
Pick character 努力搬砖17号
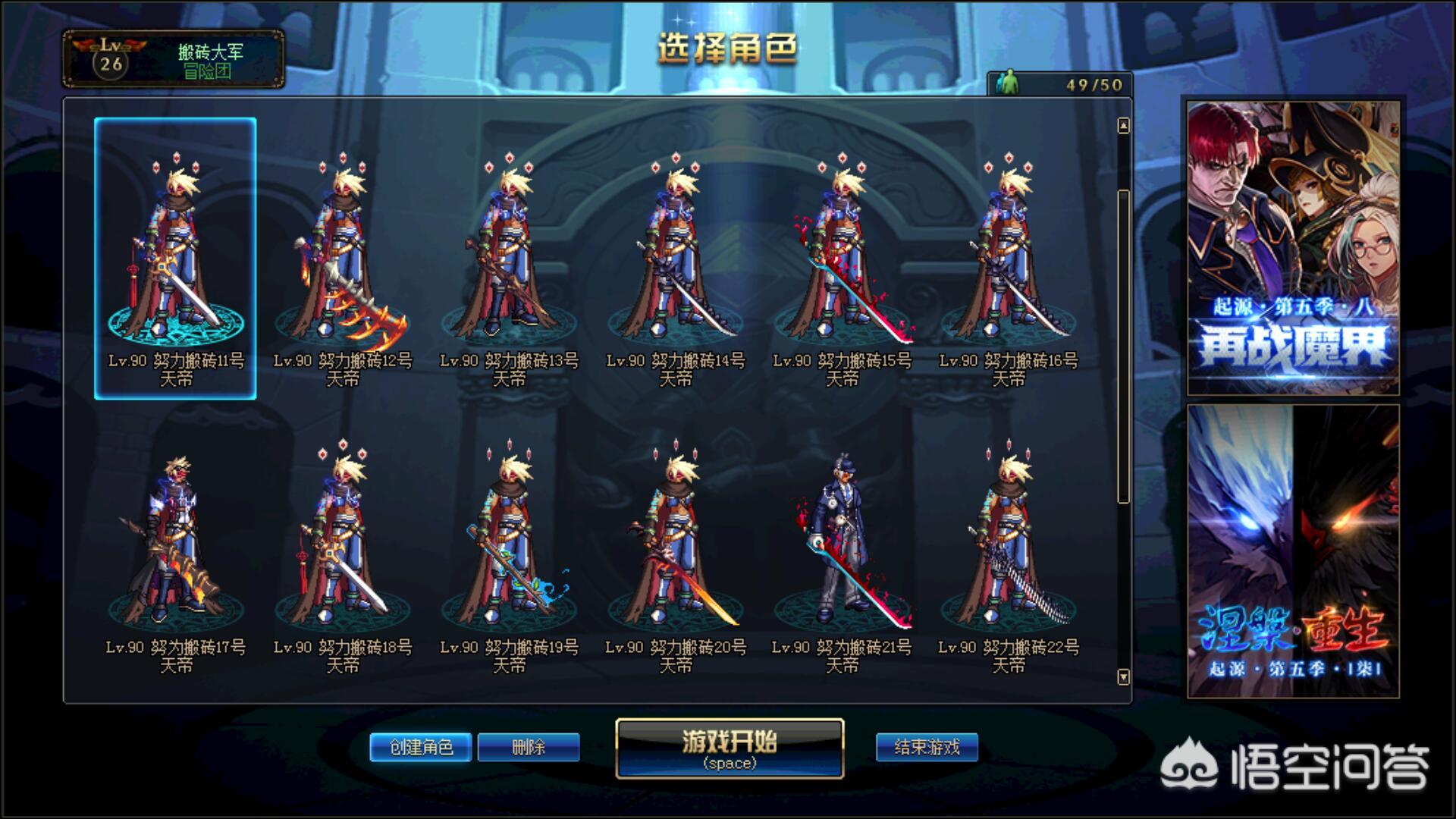(175, 546)
